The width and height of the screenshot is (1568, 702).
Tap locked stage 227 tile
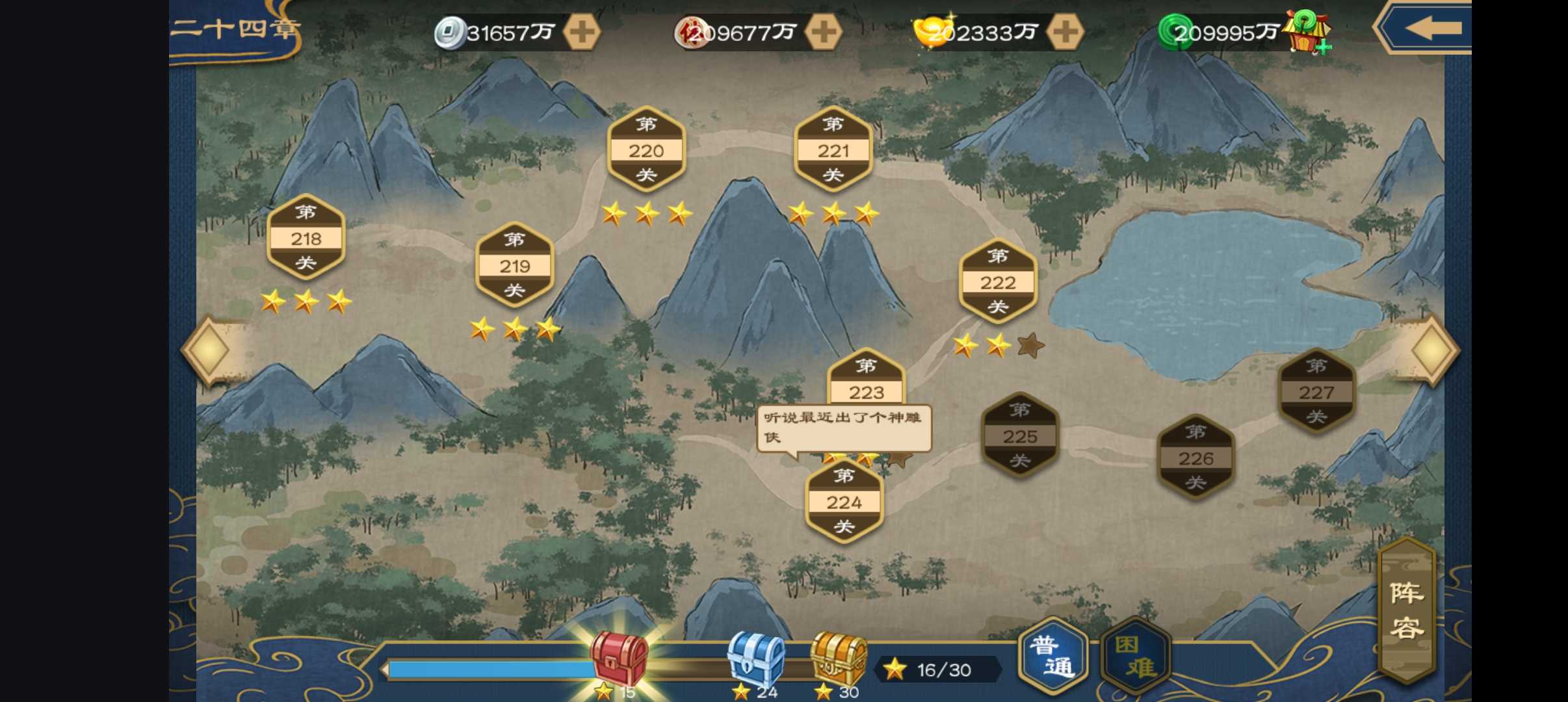coord(1316,392)
